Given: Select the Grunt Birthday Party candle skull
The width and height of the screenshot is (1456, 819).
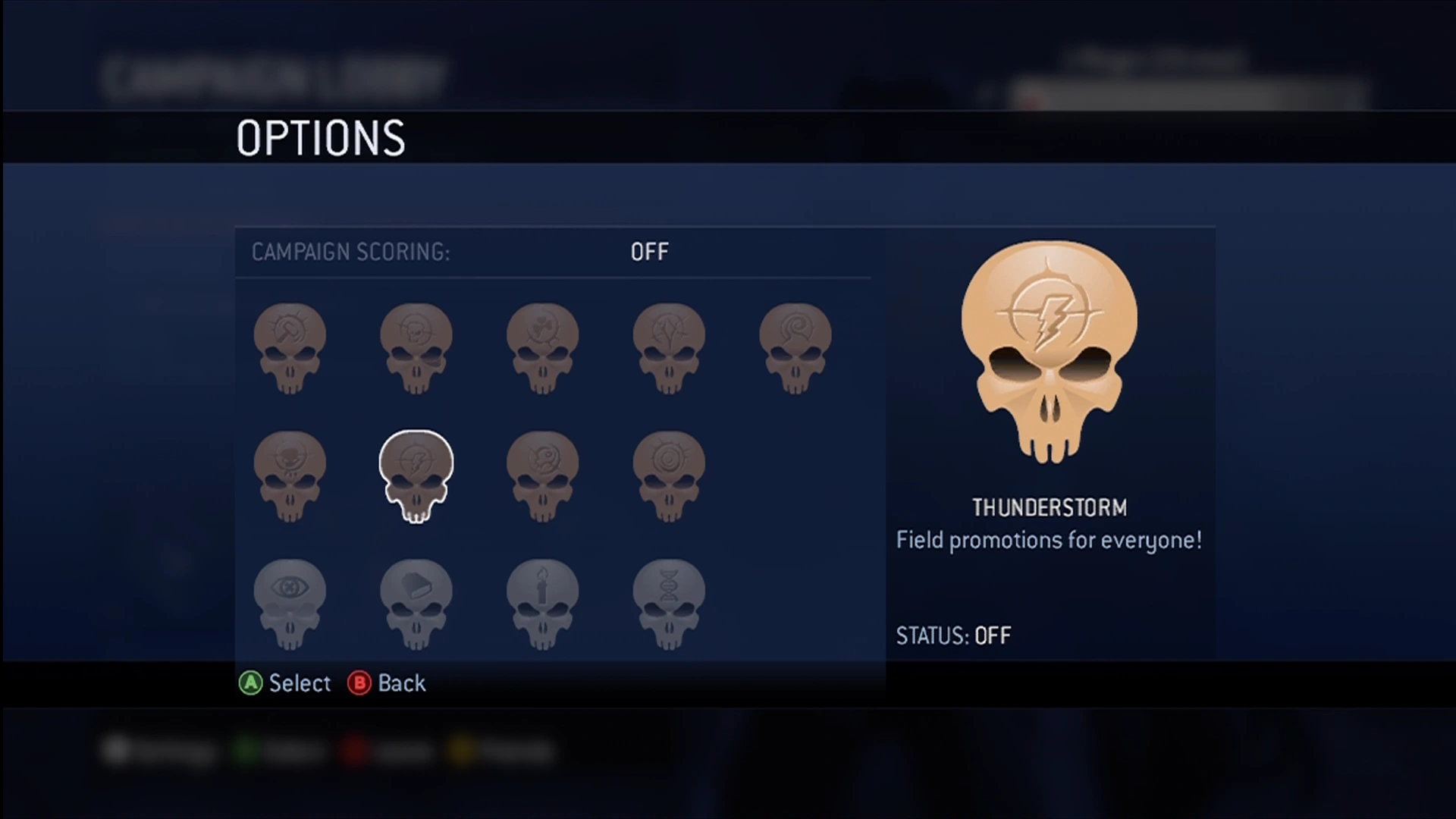Looking at the screenshot, I should [543, 603].
